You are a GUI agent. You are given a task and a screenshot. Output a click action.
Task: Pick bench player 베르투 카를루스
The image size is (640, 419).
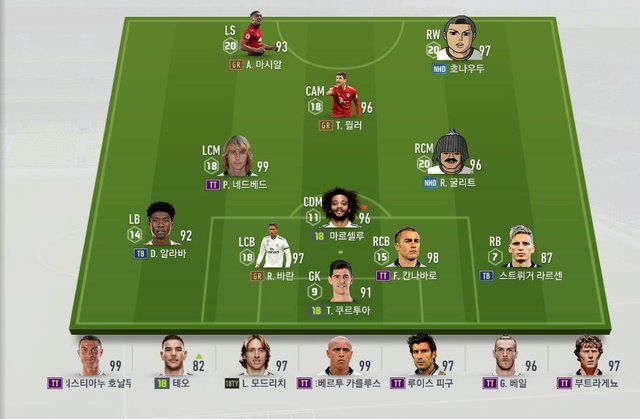click(340, 356)
